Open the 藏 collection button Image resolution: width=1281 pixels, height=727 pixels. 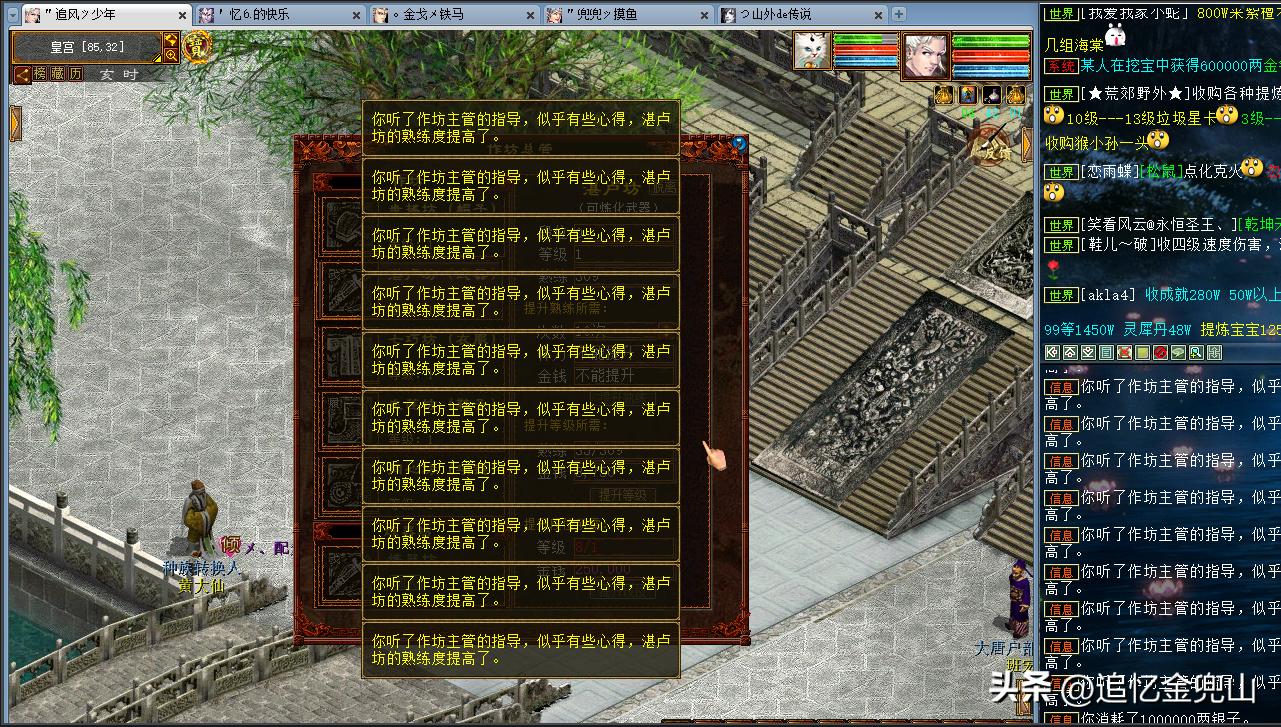point(58,74)
